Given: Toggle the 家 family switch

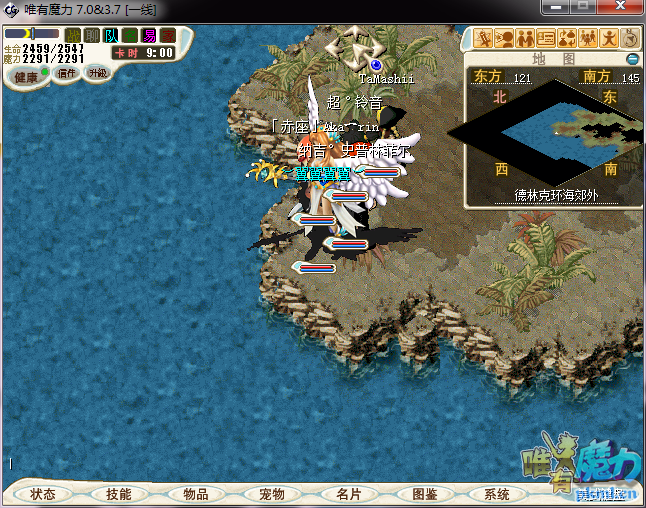Looking at the screenshot, I should tap(168, 36).
